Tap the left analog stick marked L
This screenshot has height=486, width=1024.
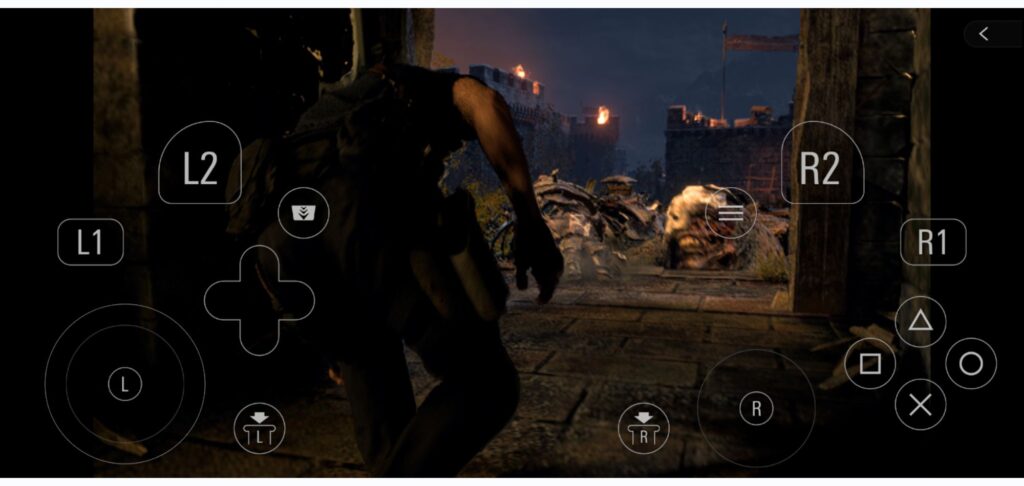125,384
